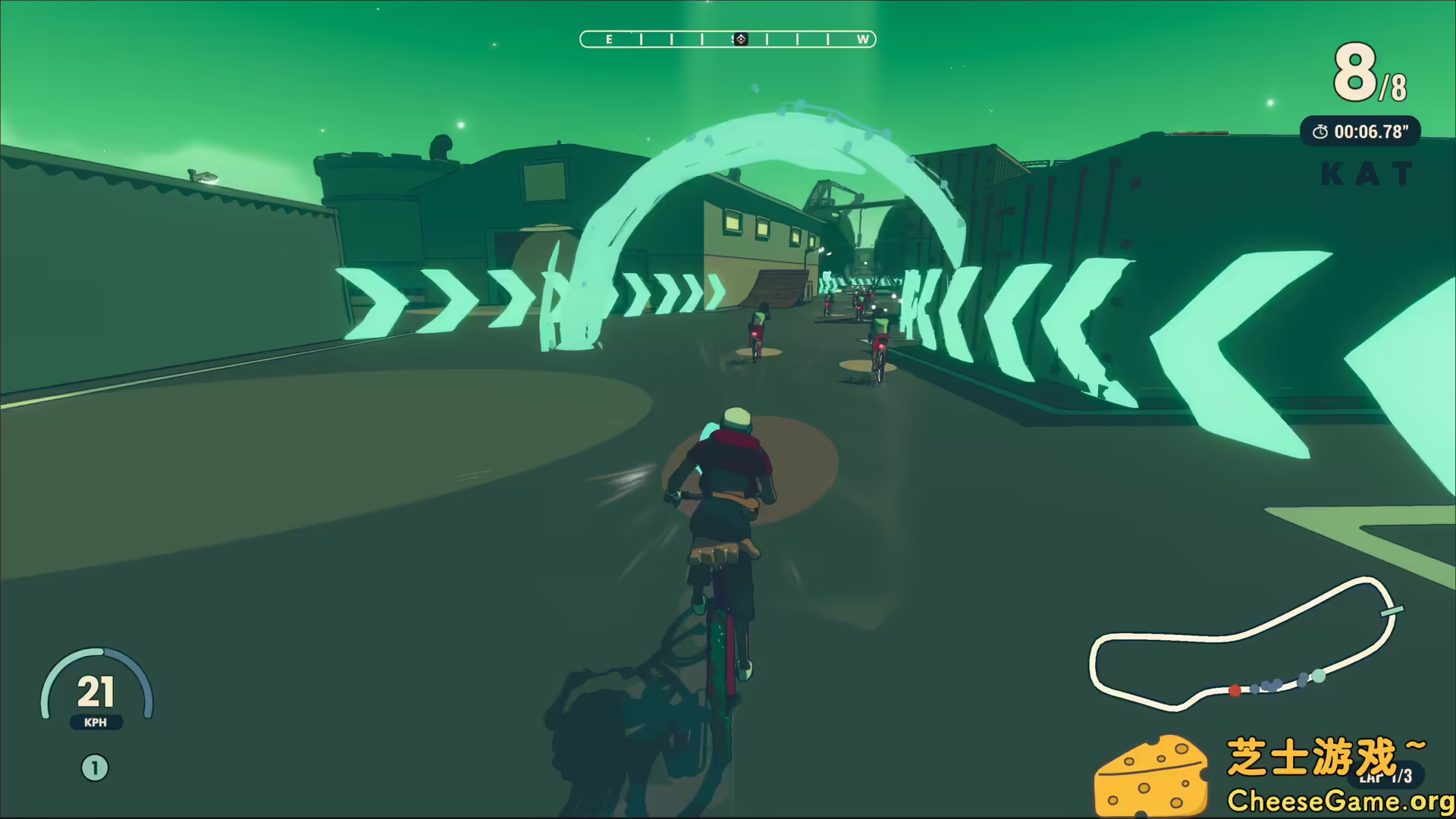The width and height of the screenshot is (1456, 819).
Task: Click the gear indicator circle showing 1
Action: pyautogui.click(x=94, y=767)
